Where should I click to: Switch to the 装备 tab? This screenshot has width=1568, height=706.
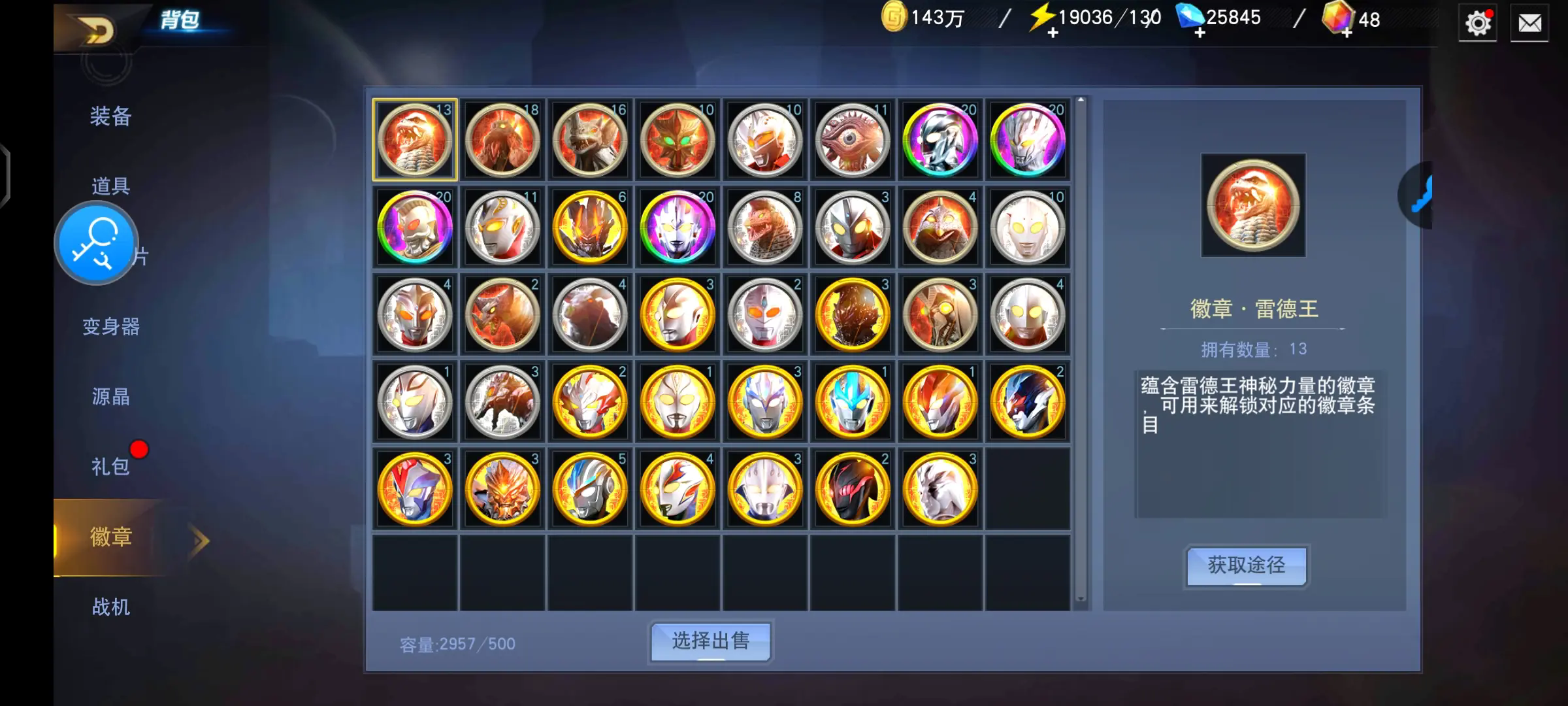click(x=110, y=118)
